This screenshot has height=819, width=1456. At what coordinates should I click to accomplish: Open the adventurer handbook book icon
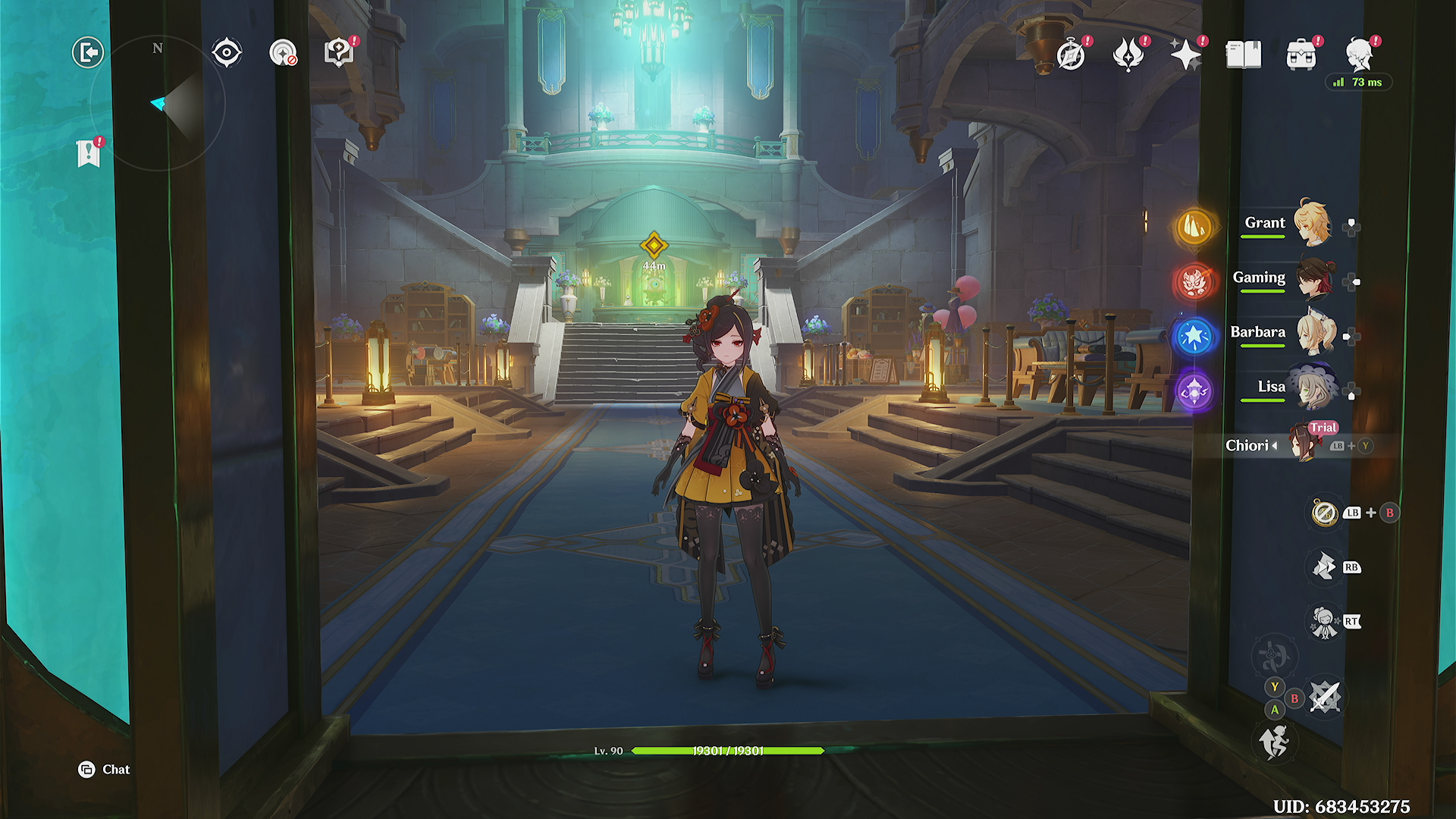pos(1244,55)
